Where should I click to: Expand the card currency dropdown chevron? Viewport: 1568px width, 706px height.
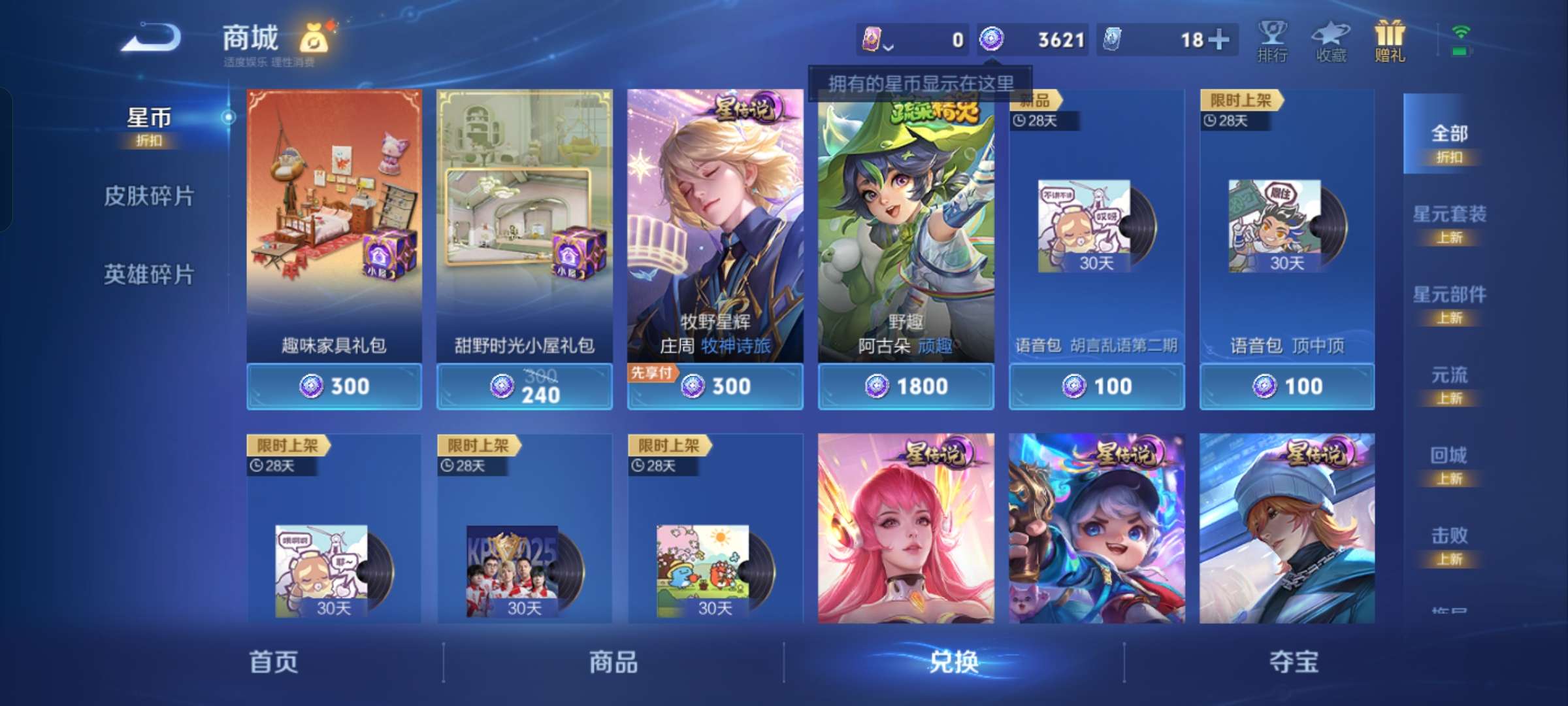pos(890,47)
